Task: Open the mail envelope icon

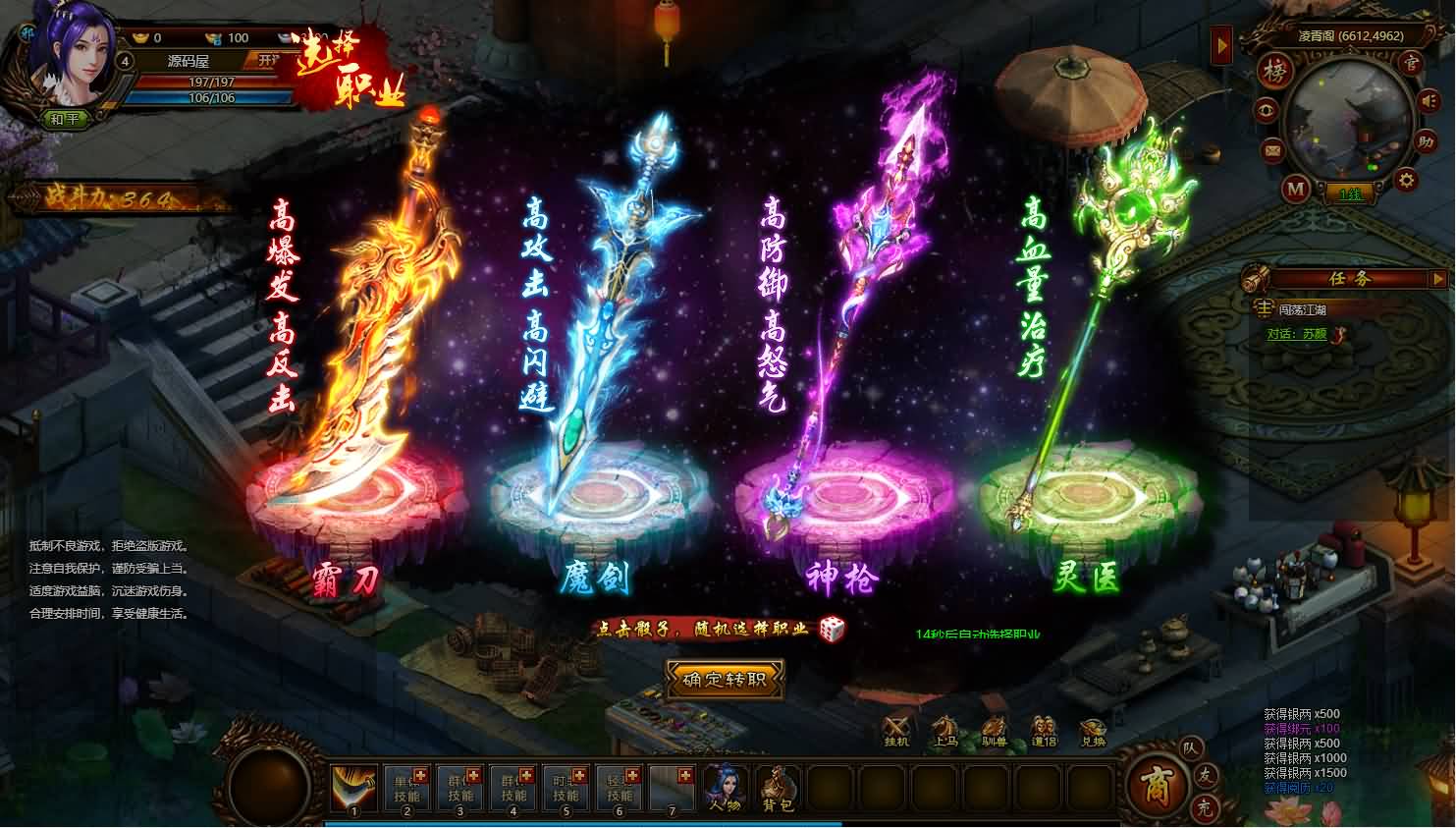Action: tap(1273, 151)
